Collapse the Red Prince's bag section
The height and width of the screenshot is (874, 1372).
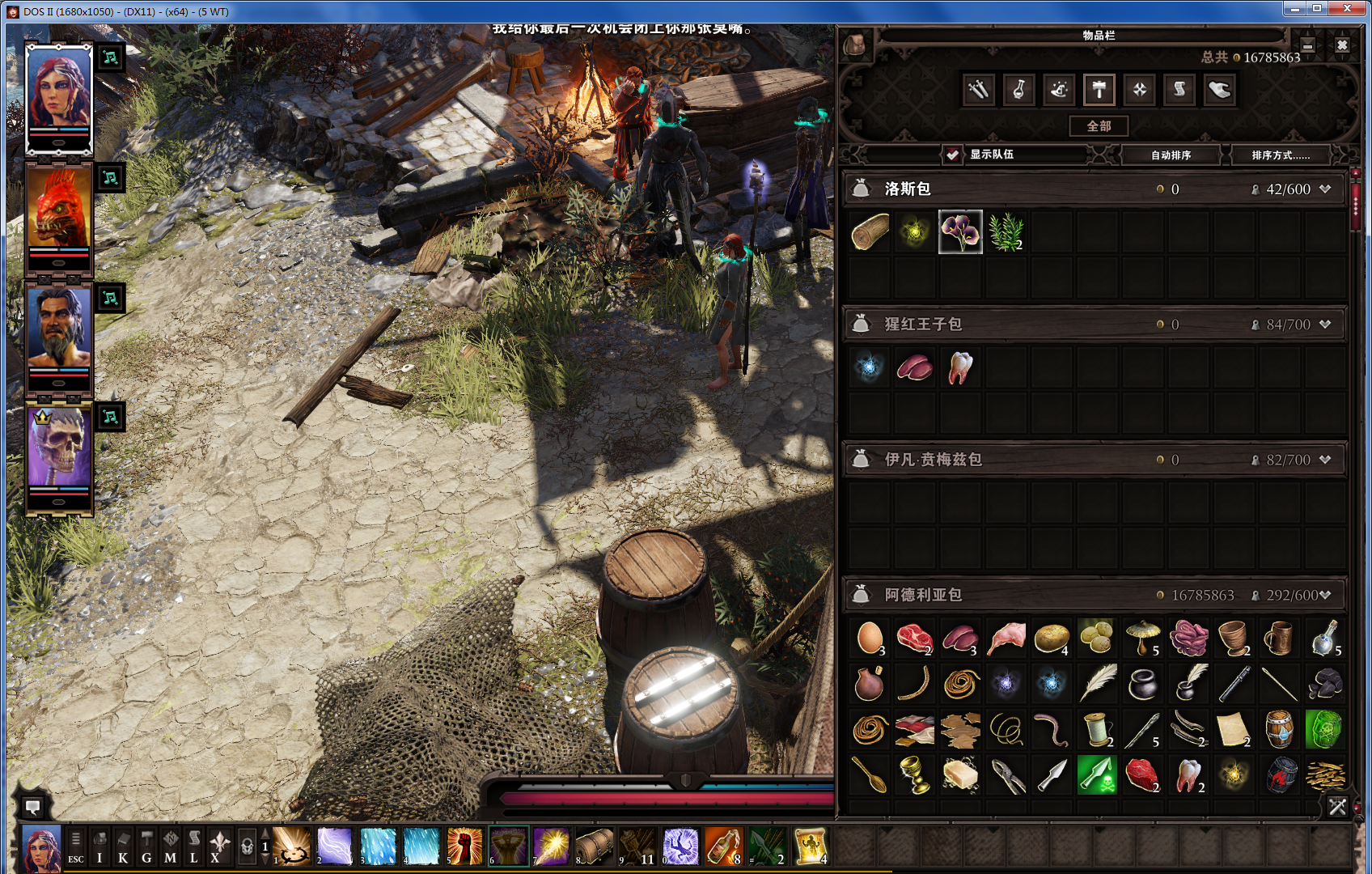(x=1325, y=325)
